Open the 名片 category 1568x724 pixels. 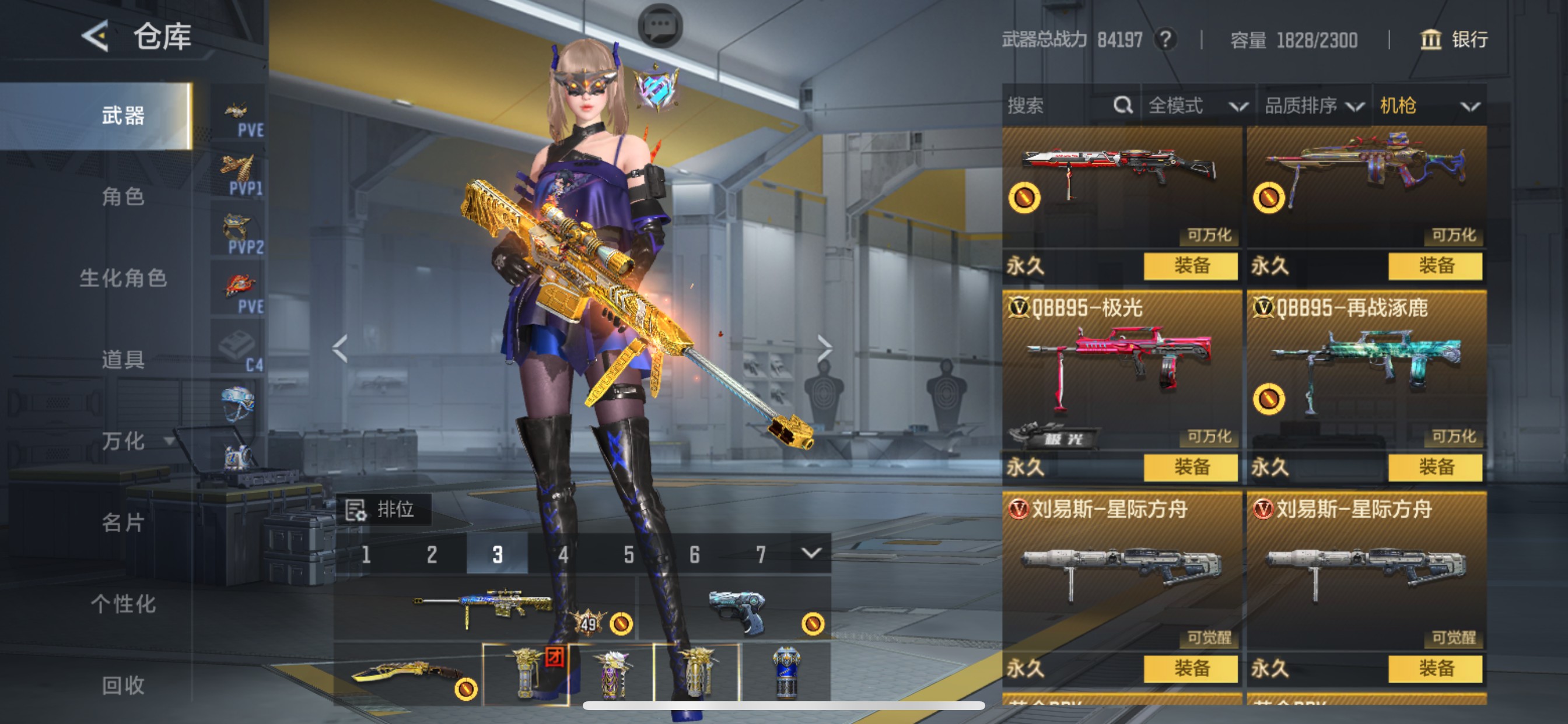click(123, 522)
